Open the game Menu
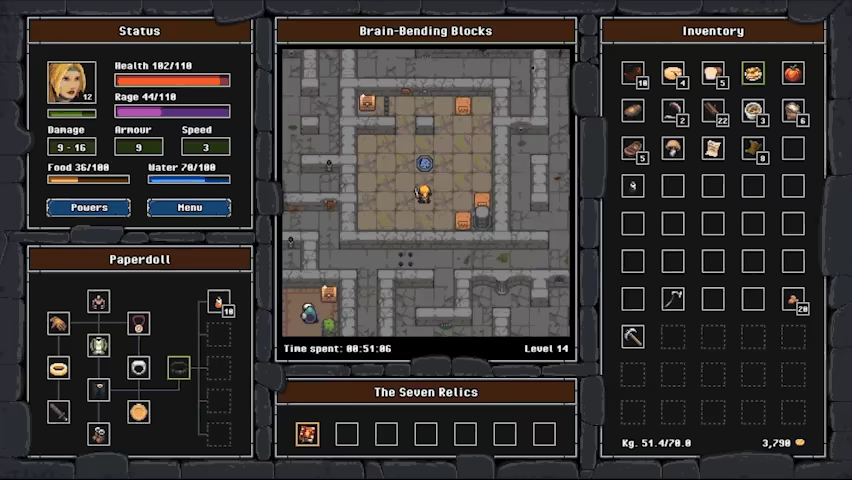 [x=189, y=207]
